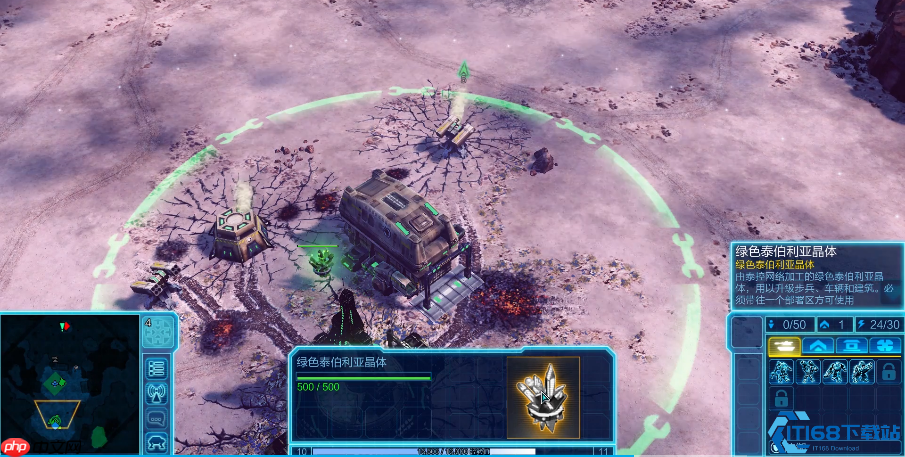
Task: Open the chat speech bubble button
Action: [156, 416]
